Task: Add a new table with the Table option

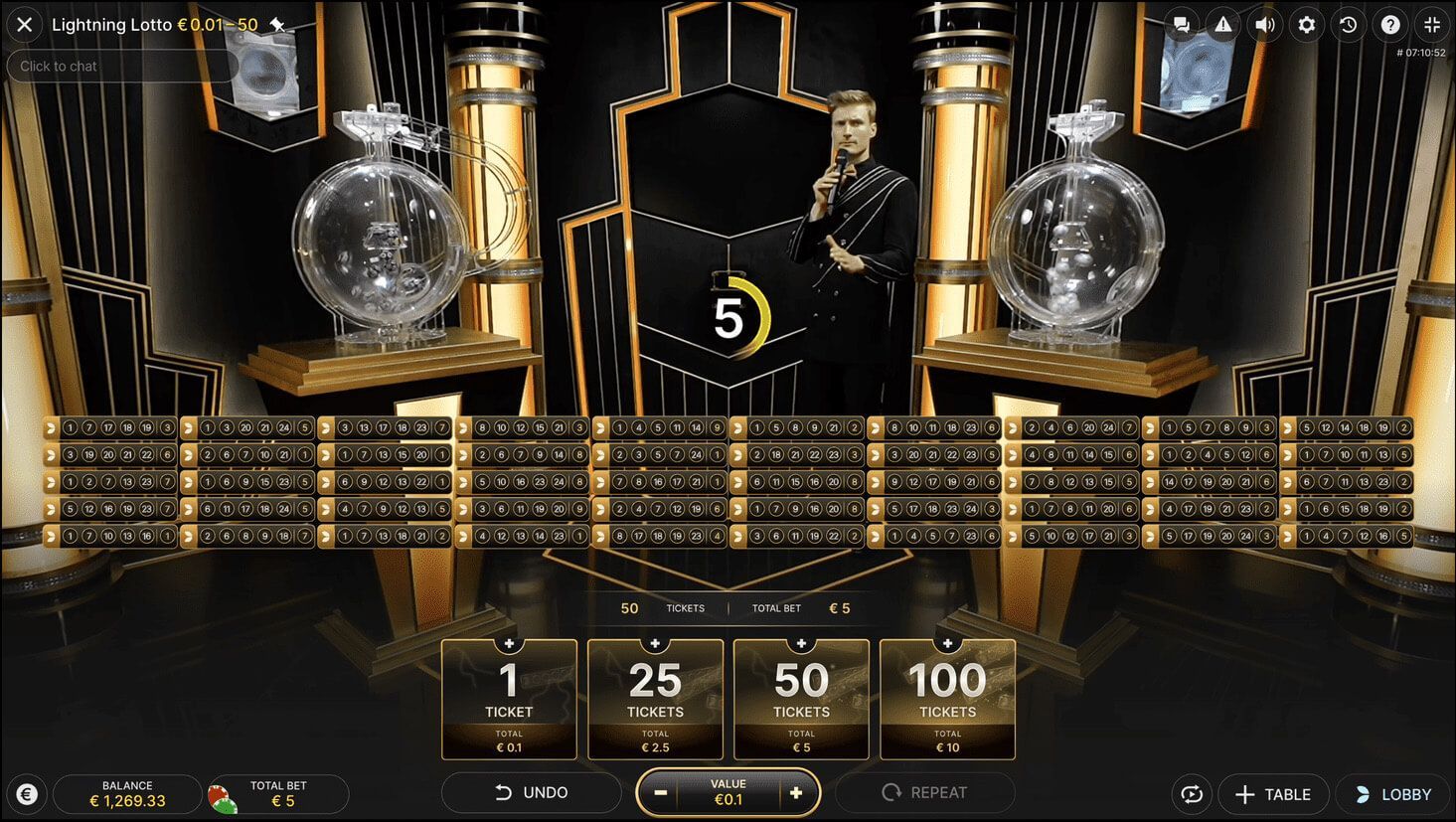Action: [x=1273, y=794]
